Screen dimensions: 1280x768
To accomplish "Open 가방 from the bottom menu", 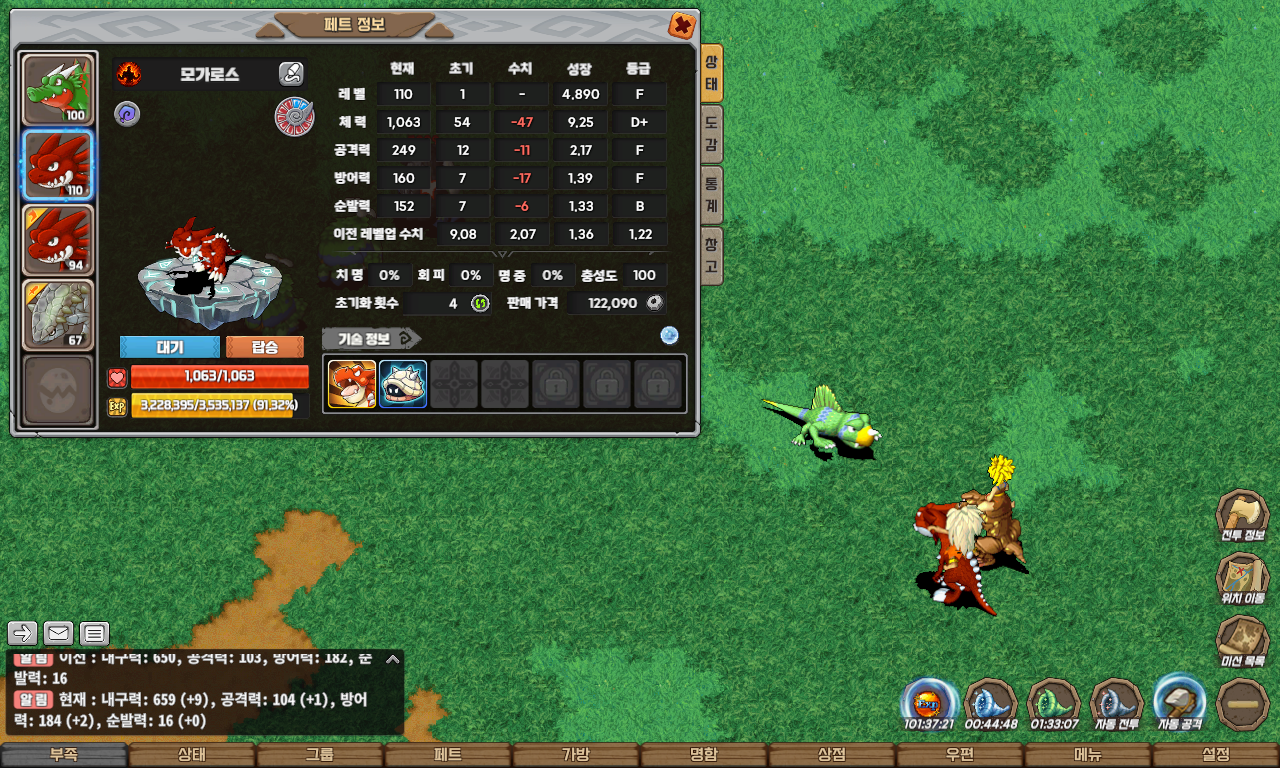I will pyautogui.click(x=576, y=755).
